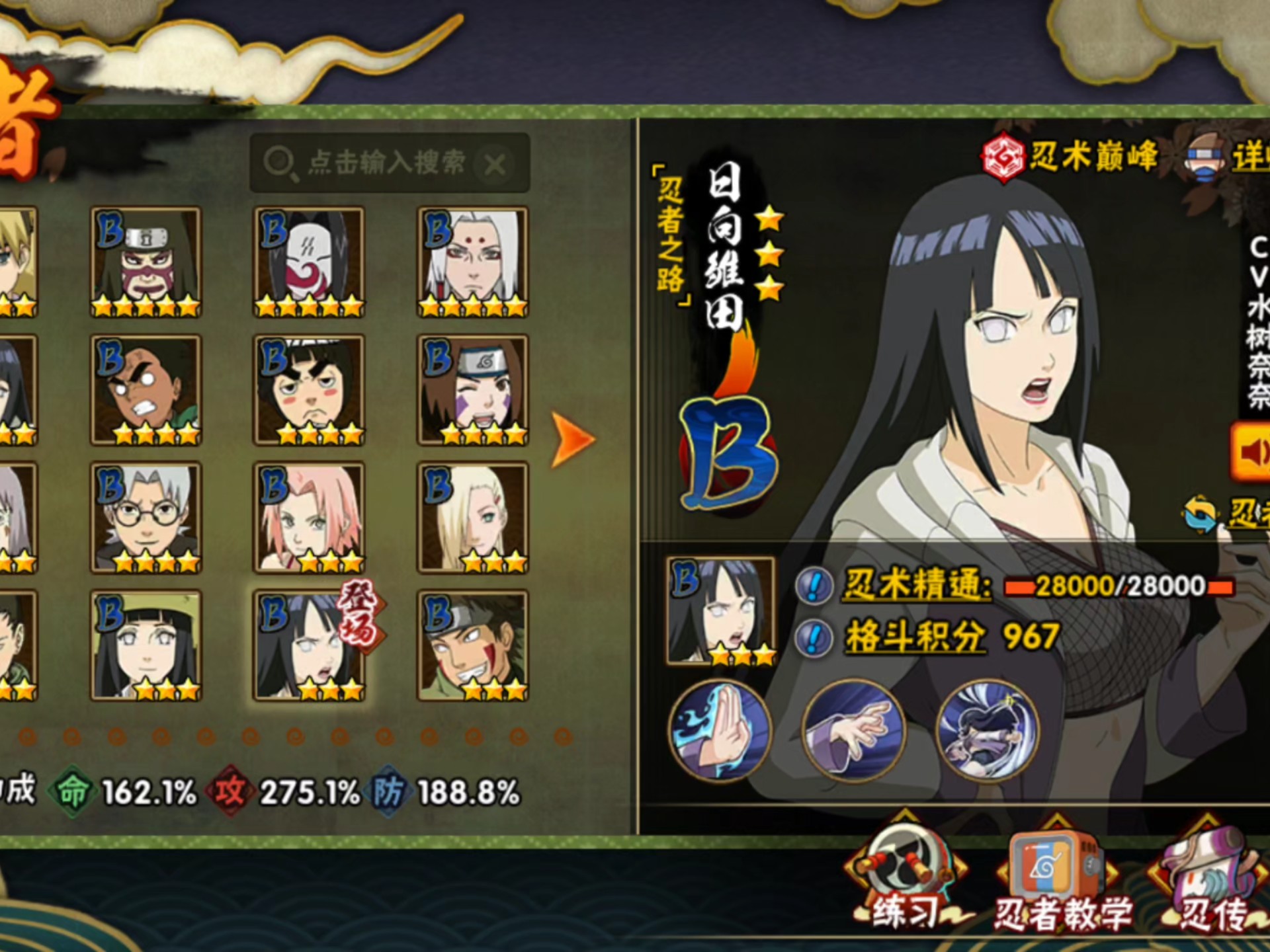Select Rock Lee's drunken portrait
The width and height of the screenshot is (1270, 952).
point(309,390)
